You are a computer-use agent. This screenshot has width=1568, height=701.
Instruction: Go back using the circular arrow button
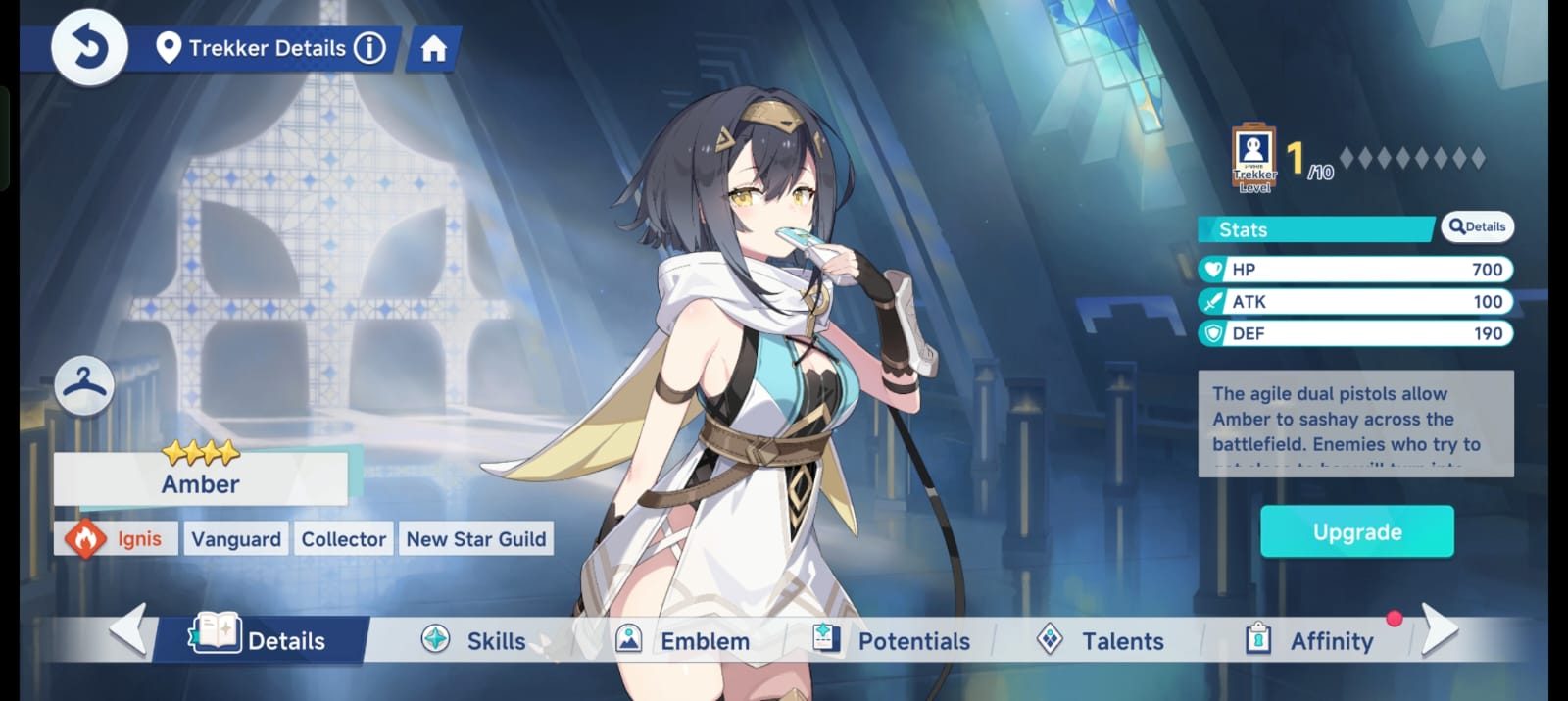pos(89,47)
